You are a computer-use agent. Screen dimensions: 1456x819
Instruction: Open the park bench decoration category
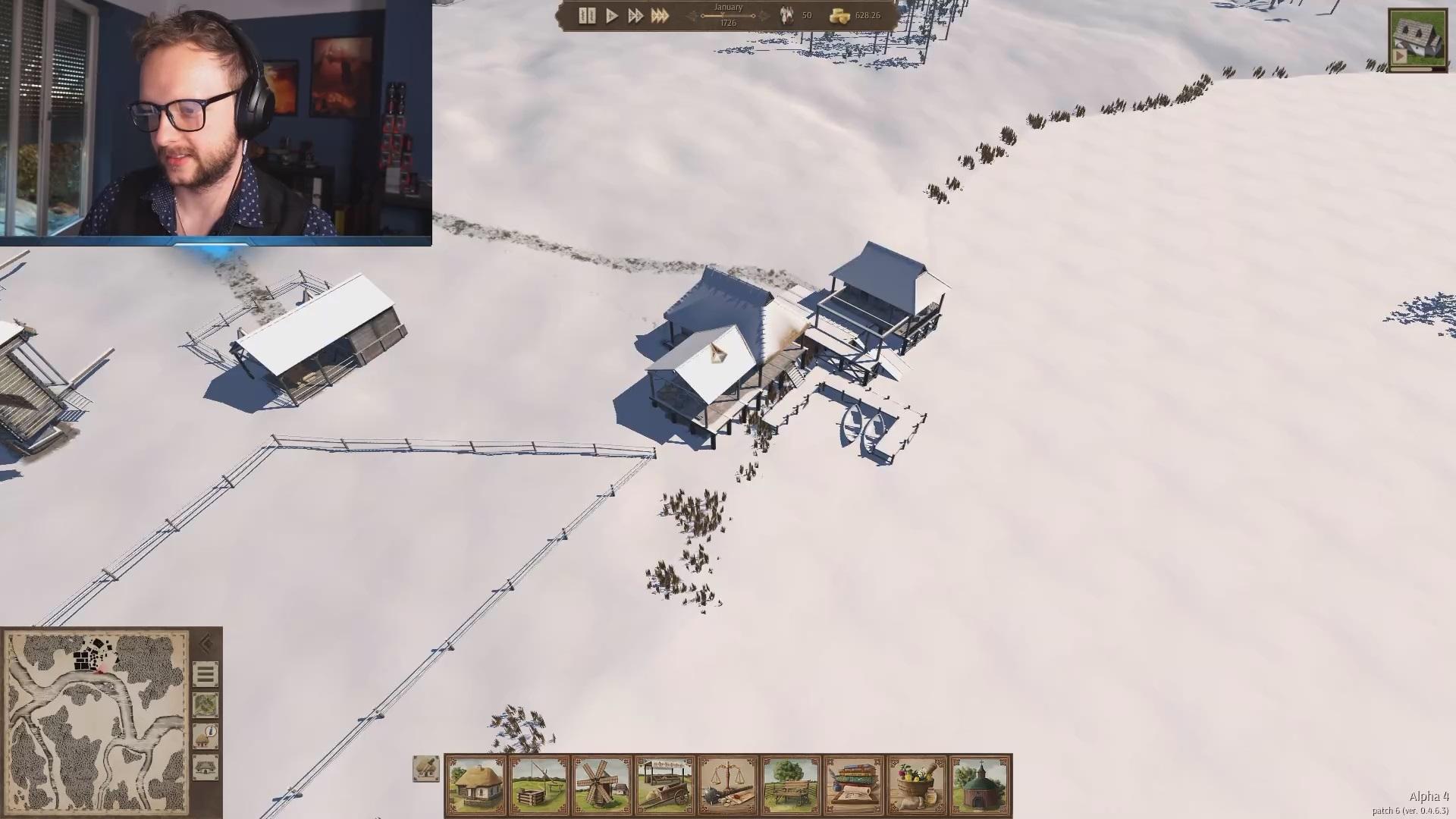click(x=791, y=785)
